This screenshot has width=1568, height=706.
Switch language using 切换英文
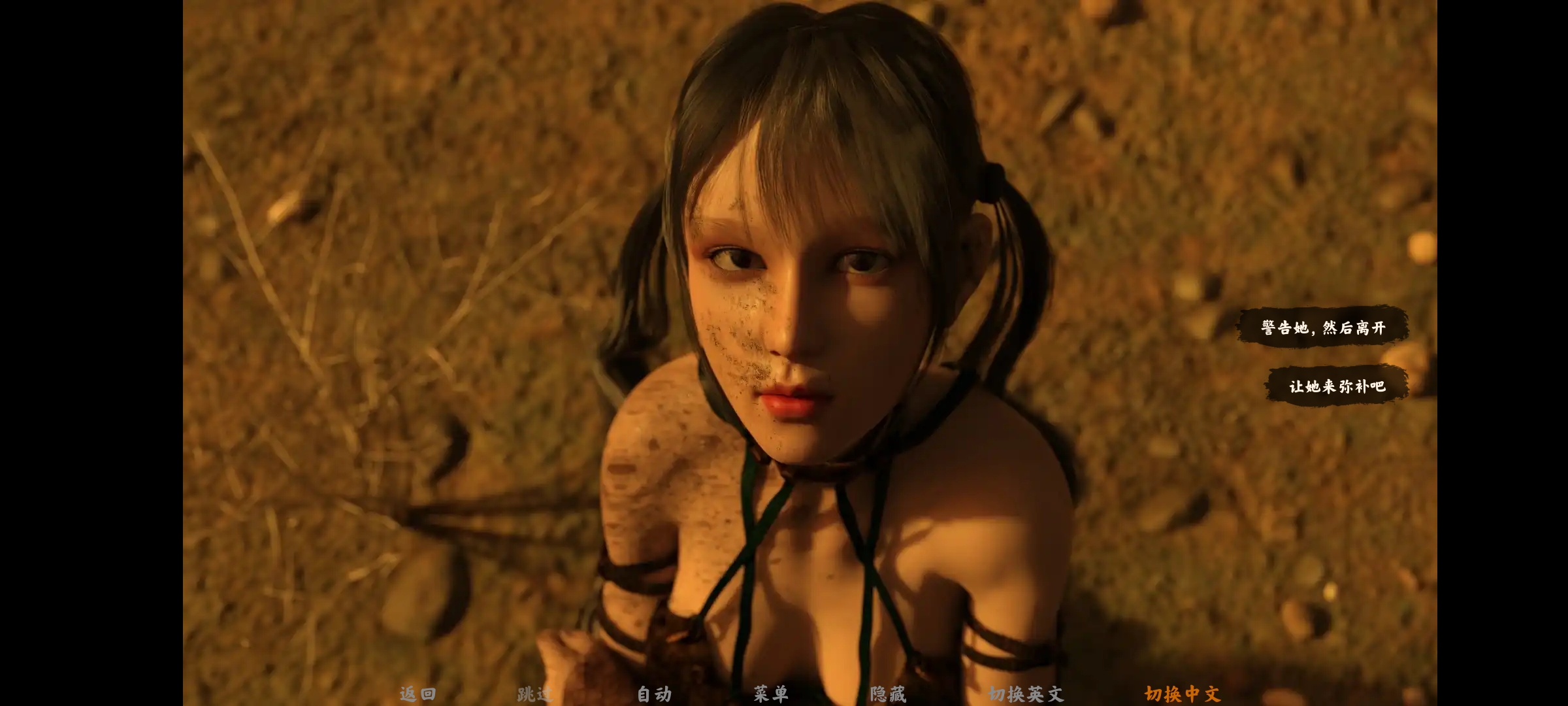(1026, 694)
